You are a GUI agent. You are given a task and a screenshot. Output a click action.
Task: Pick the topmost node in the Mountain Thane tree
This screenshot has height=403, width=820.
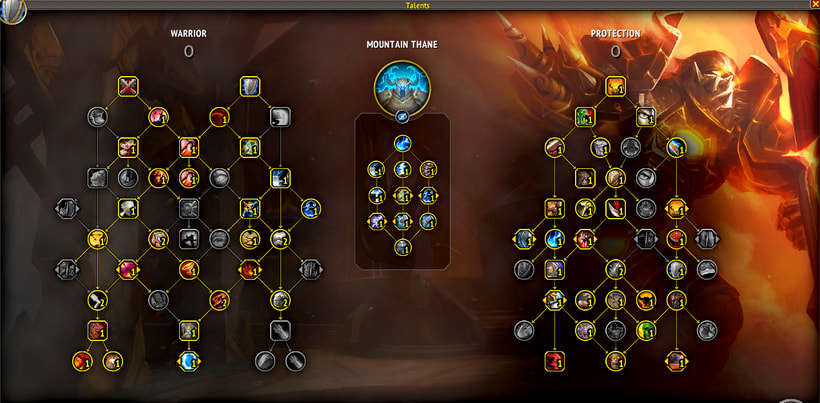402,144
